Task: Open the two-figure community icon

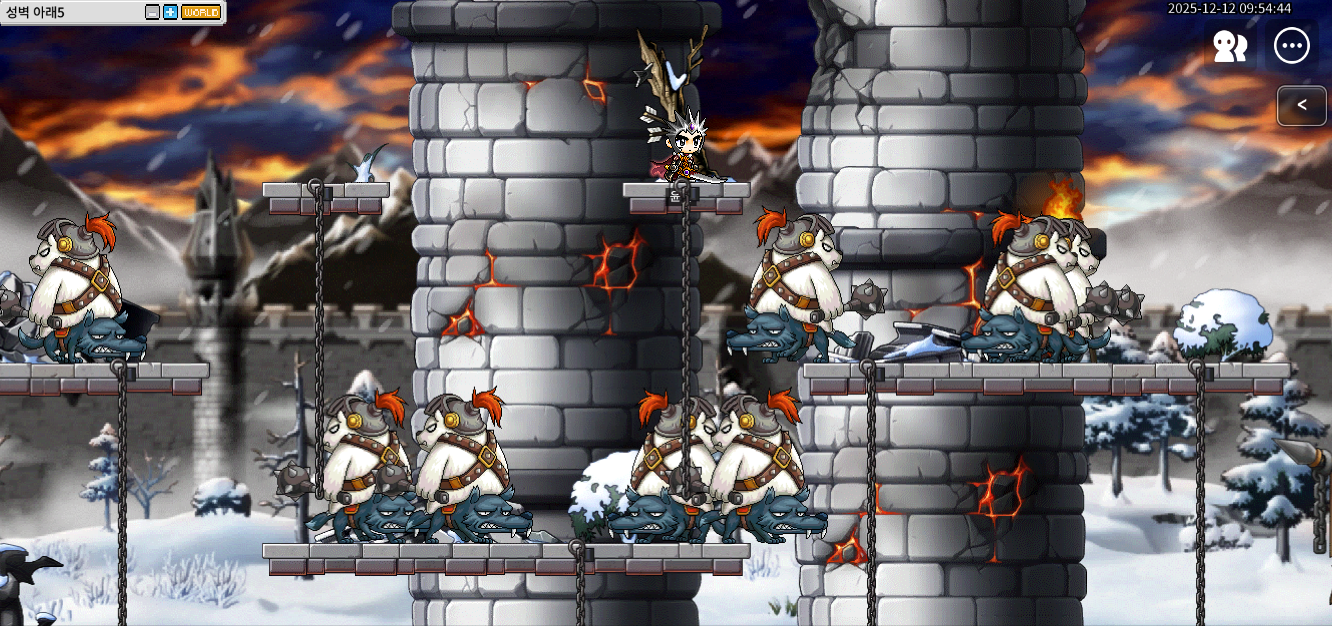Action: (x=1230, y=46)
